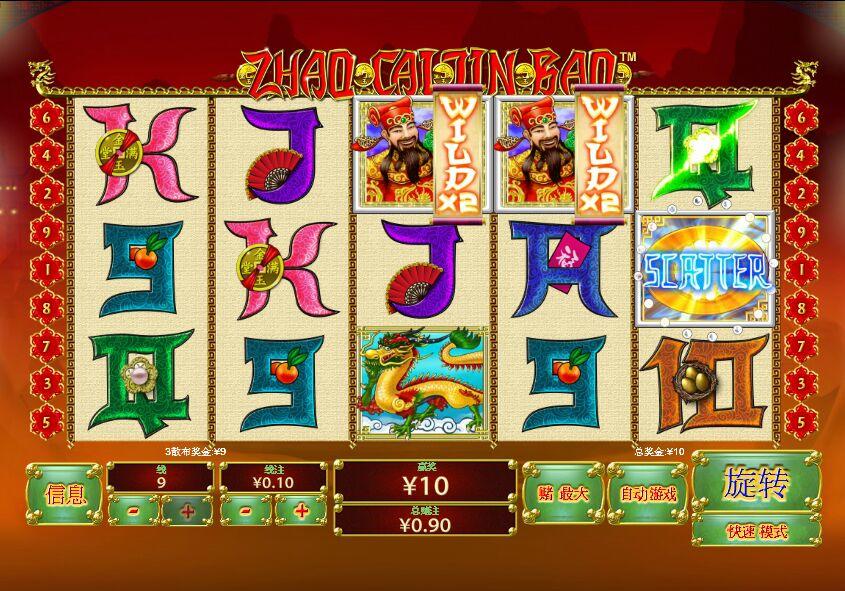
Task: Increase the number of lines (线)
Action: point(188,510)
